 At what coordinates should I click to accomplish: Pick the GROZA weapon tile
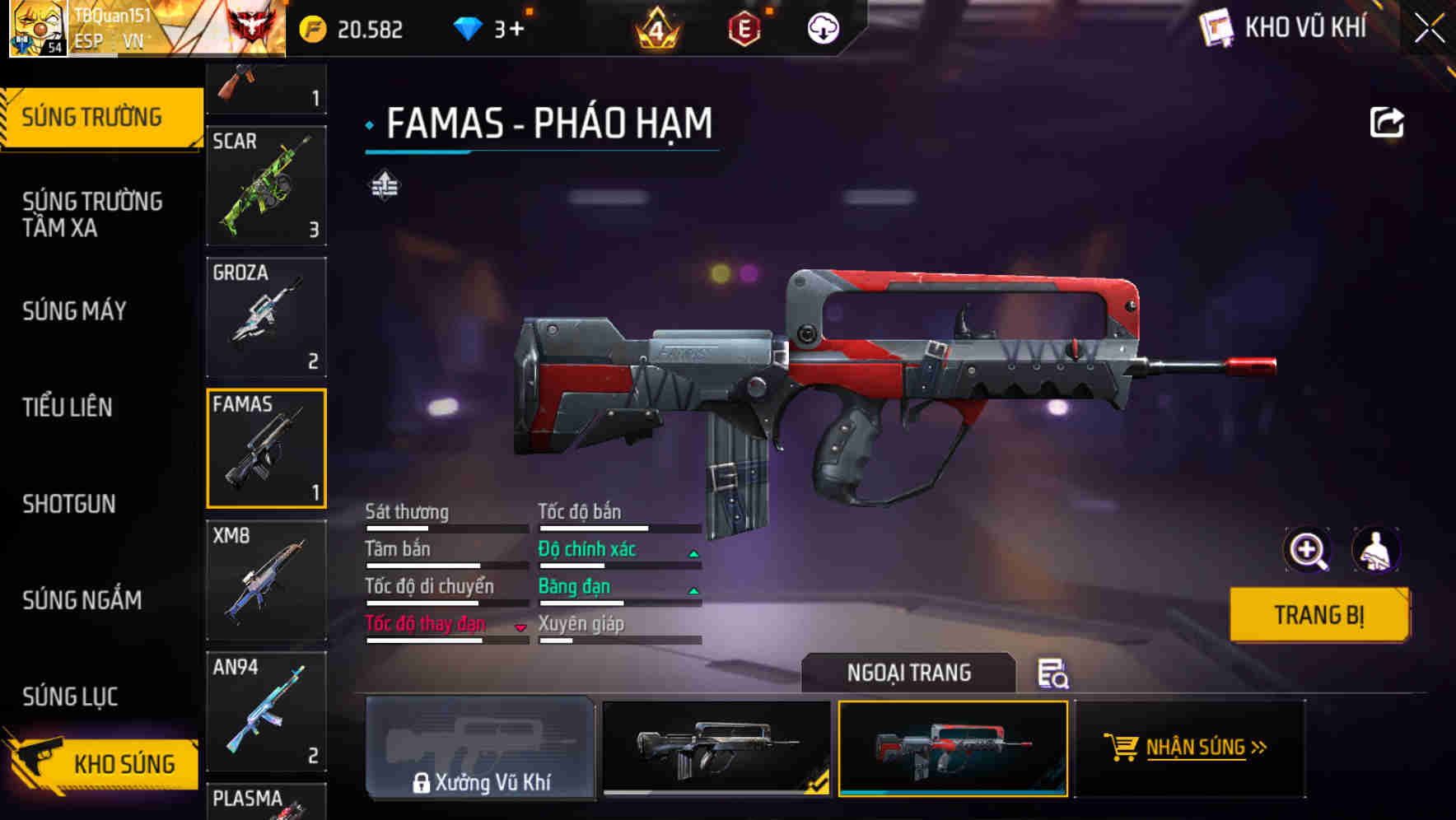coord(266,318)
